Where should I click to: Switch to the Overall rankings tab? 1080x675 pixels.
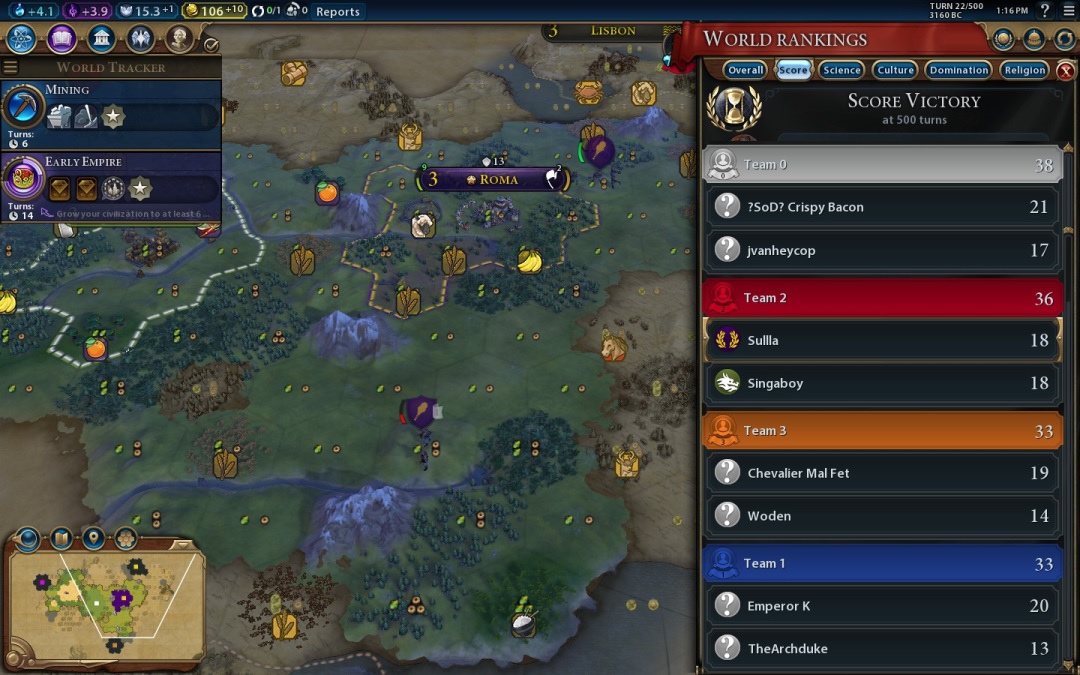[x=745, y=70]
